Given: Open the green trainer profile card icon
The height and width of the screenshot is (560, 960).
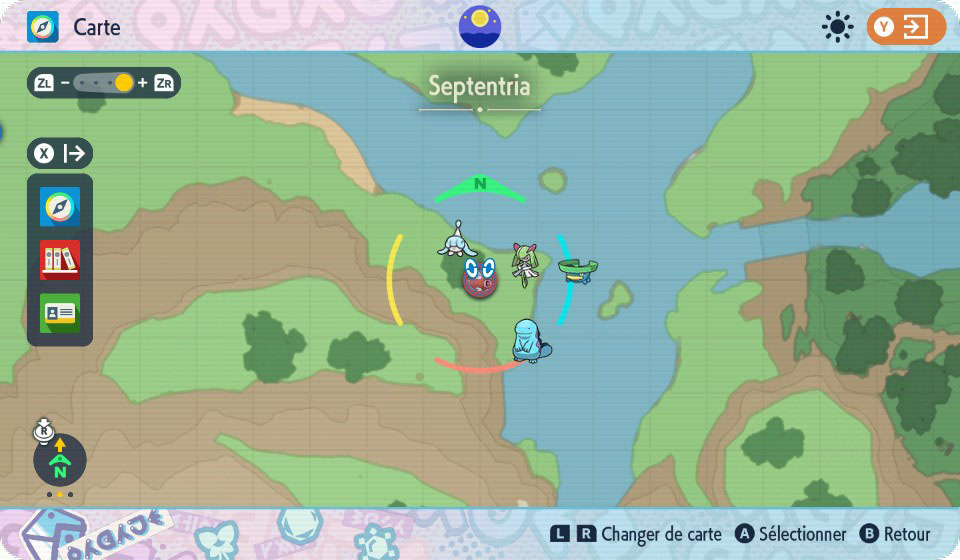Looking at the screenshot, I should click(x=60, y=313).
